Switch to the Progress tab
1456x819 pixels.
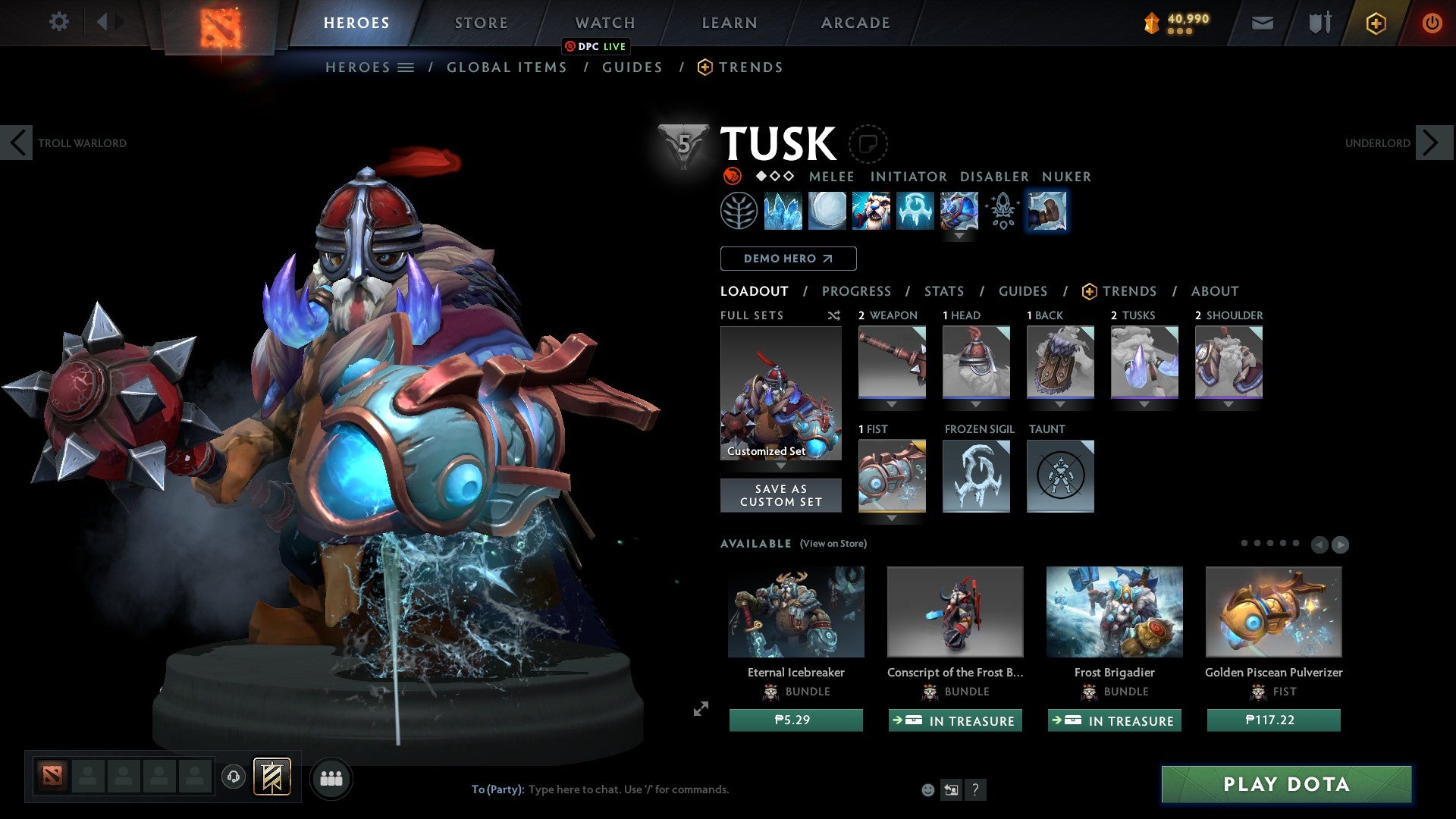pyautogui.click(x=857, y=291)
